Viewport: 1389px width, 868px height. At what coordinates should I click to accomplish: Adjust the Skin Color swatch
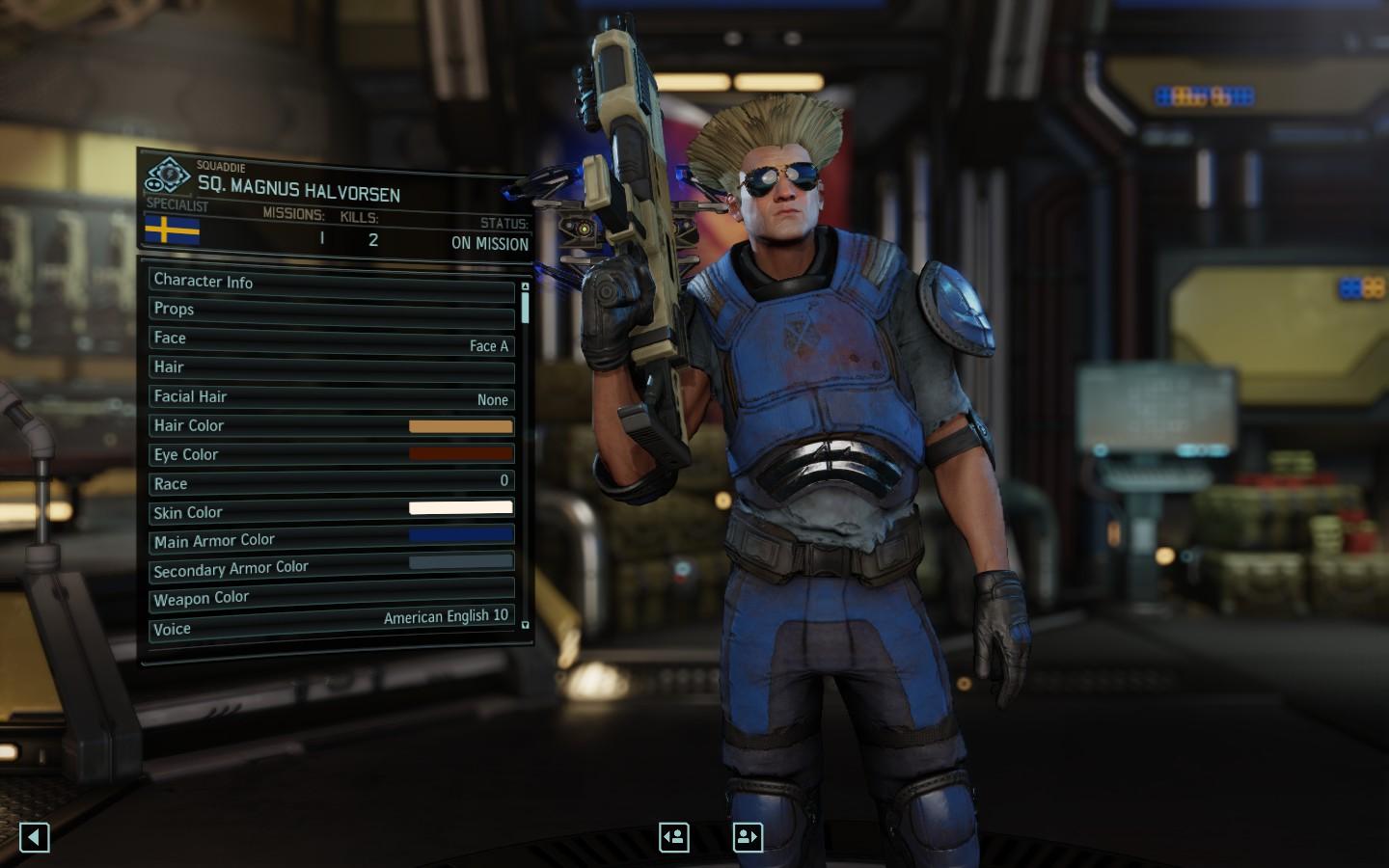point(460,507)
